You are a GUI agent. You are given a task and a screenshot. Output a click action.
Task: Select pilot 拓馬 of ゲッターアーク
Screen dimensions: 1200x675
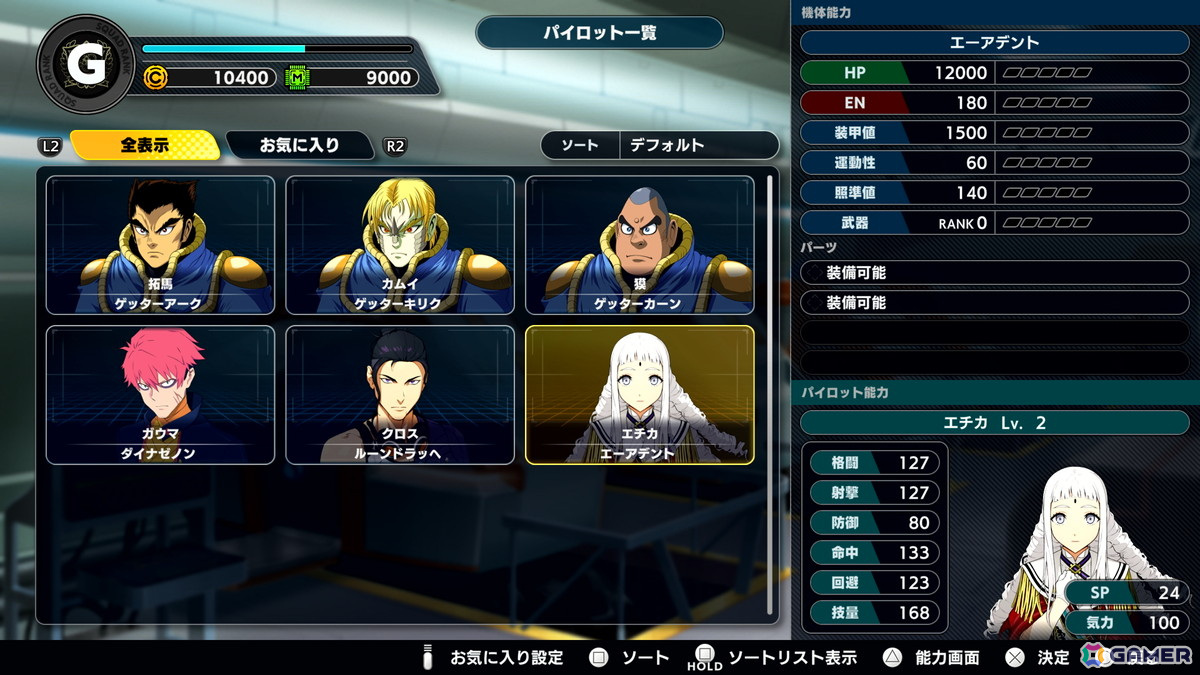point(160,245)
